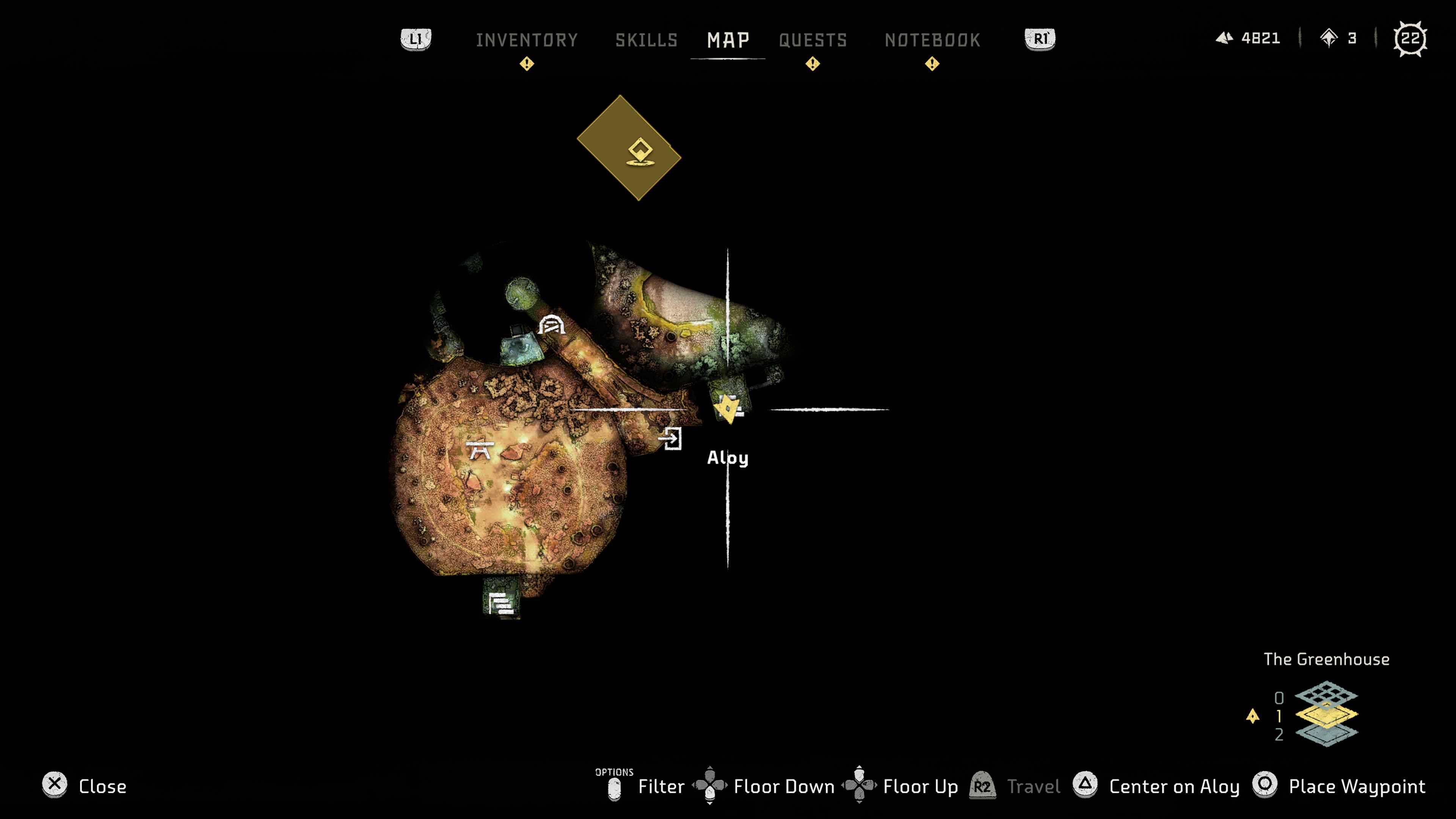The image size is (1456, 819).
Task: Open the Notebook tab
Action: pyautogui.click(x=932, y=40)
